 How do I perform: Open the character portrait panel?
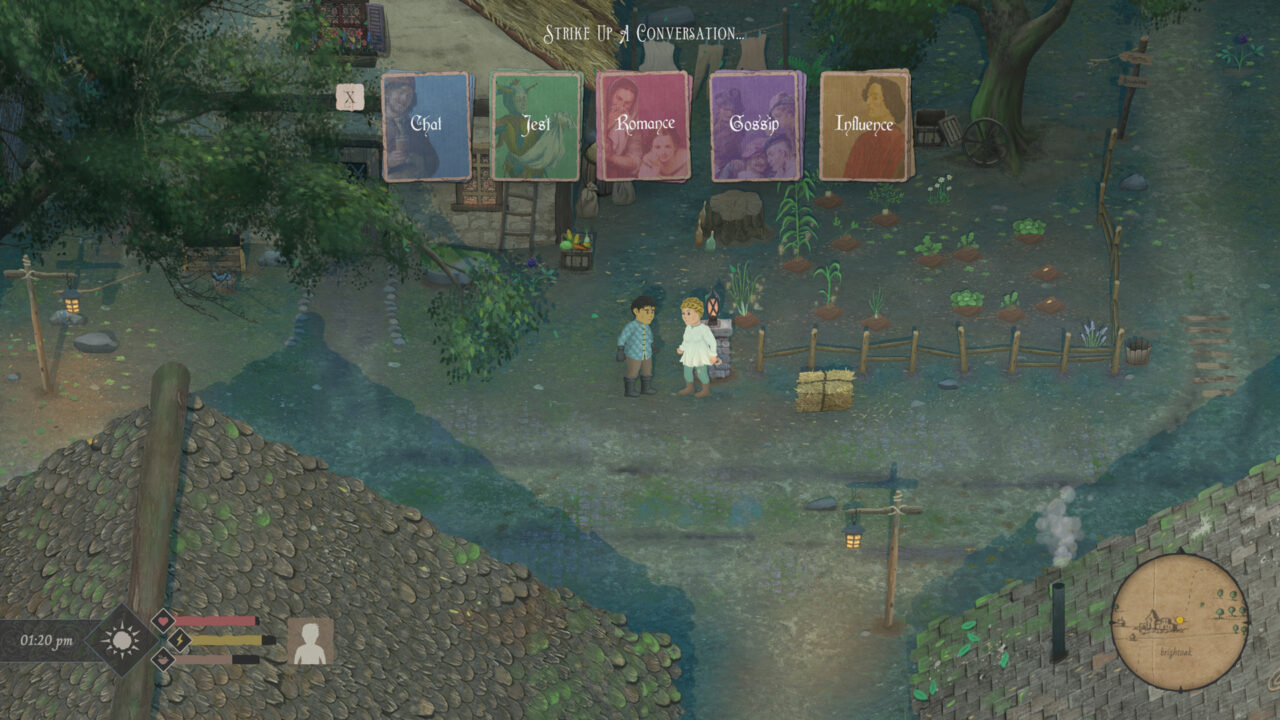click(x=312, y=642)
